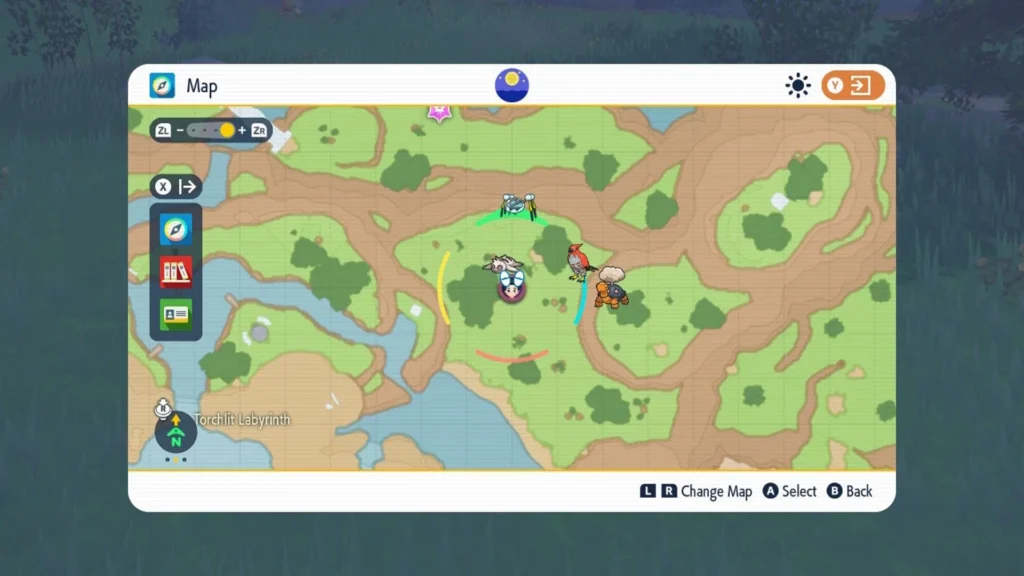Click the sun weather icon
This screenshot has height=576, width=1024.
pyautogui.click(x=797, y=86)
